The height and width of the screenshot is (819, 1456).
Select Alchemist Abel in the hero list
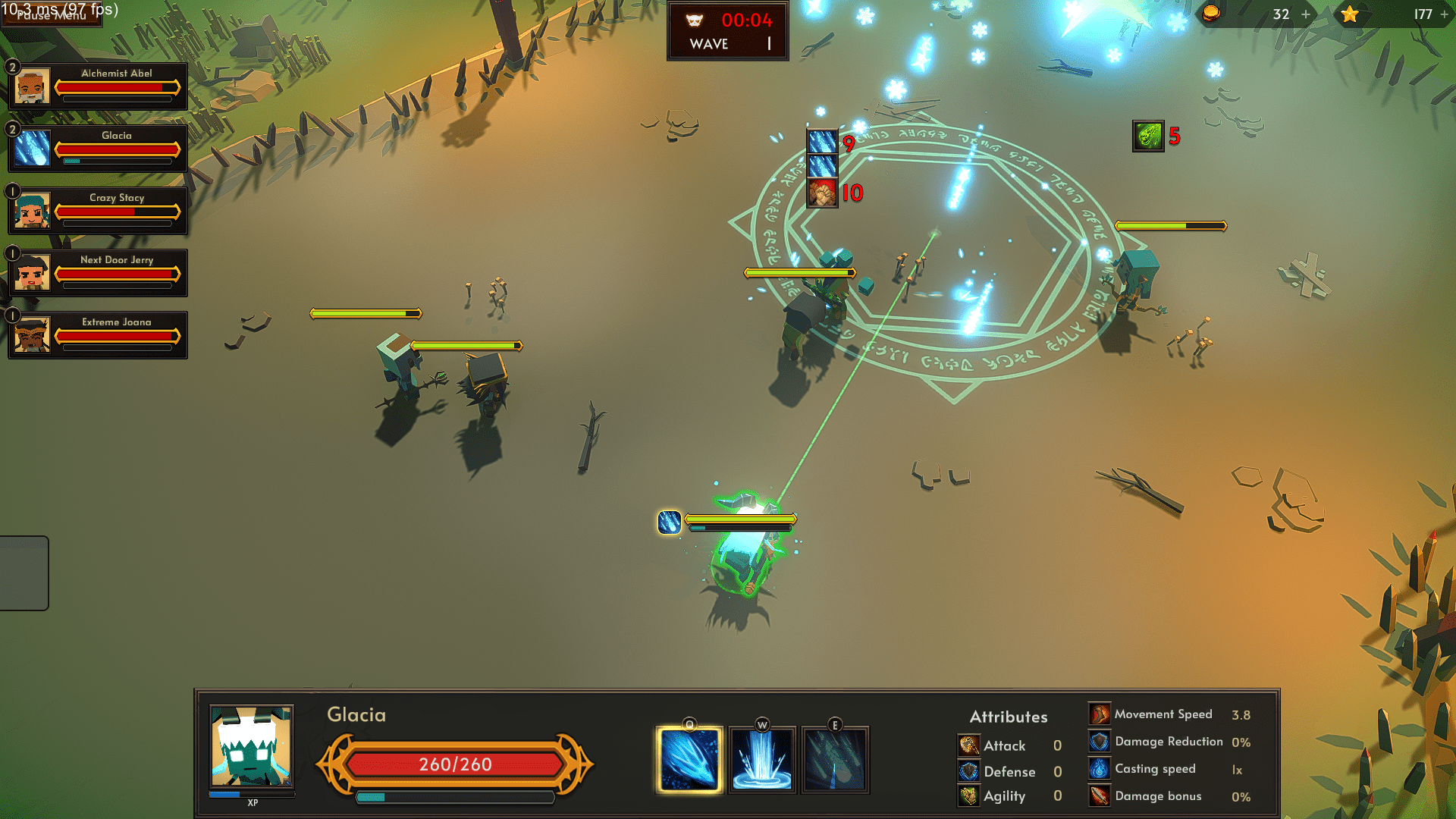[x=98, y=86]
